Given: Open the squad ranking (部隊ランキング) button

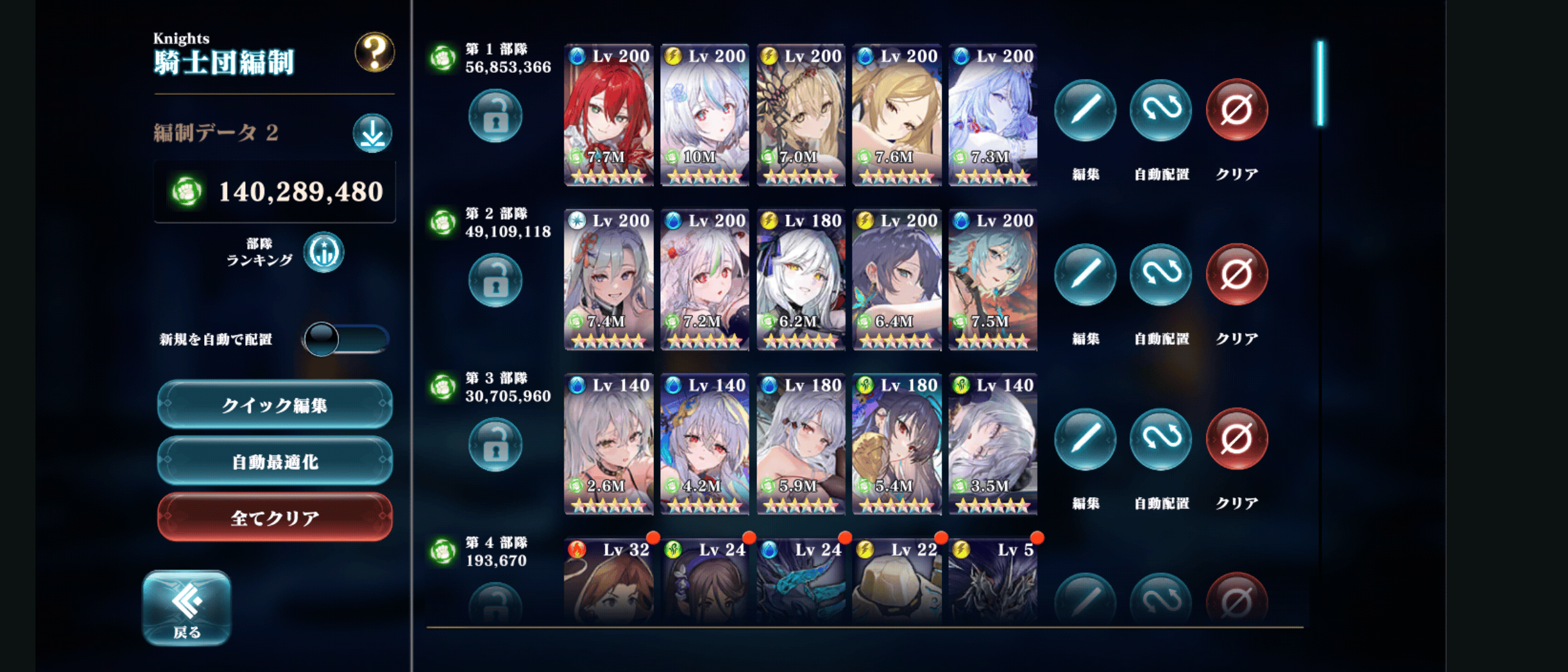Looking at the screenshot, I should tap(324, 252).
